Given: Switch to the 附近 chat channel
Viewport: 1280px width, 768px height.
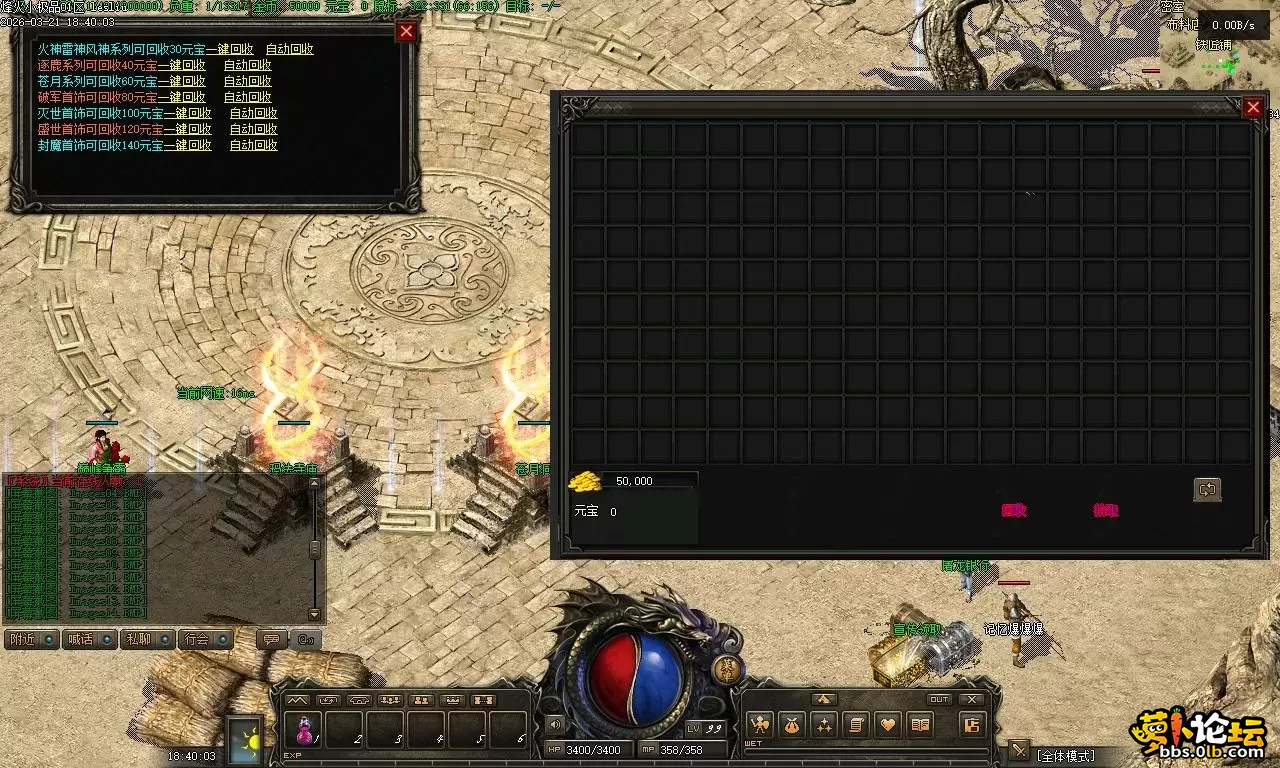Looking at the screenshot, I should click(31, 639).
